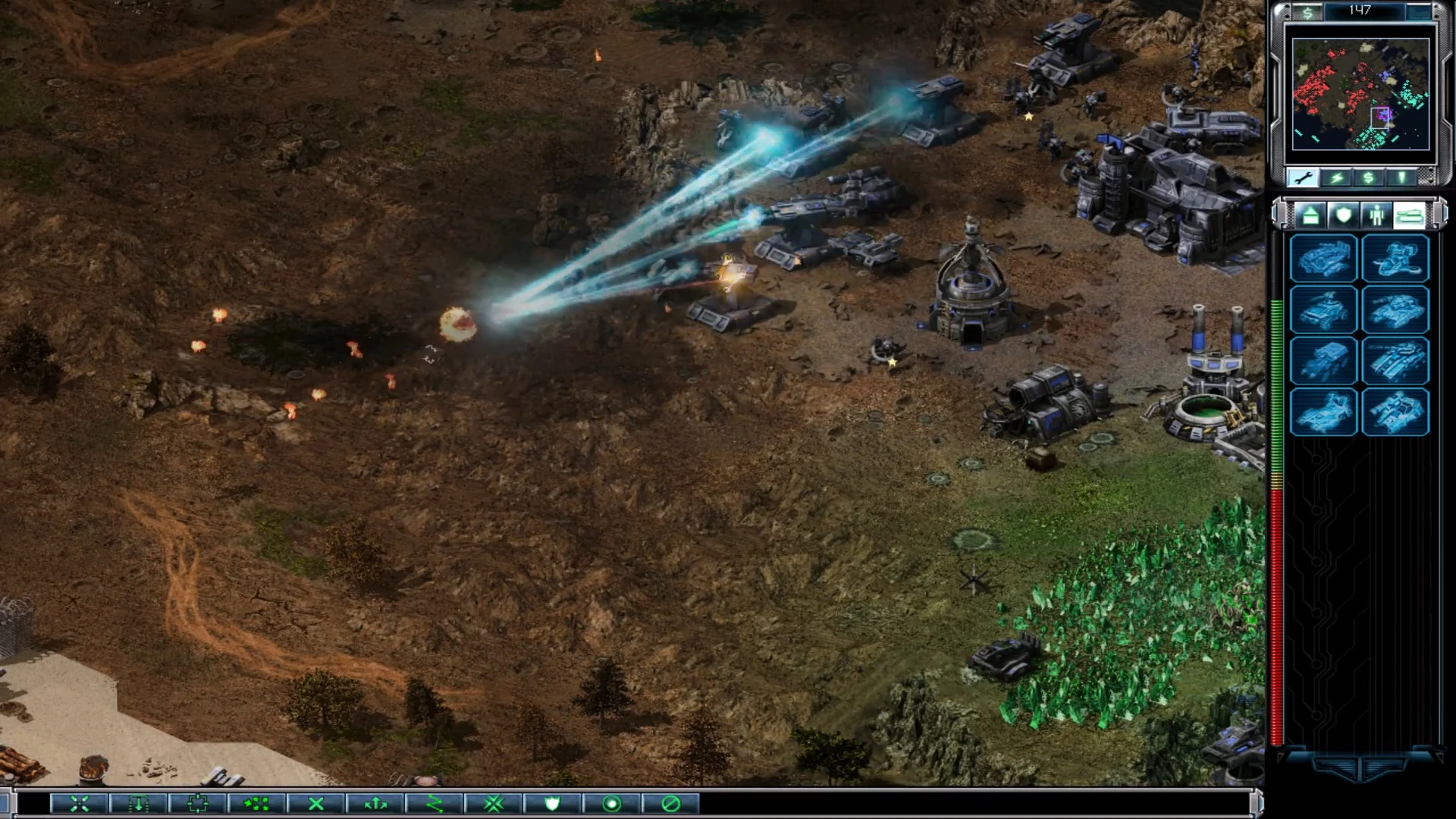Activate the sell structure mode
This screenshot has width=1456, height=819.
coord(1368,177)
